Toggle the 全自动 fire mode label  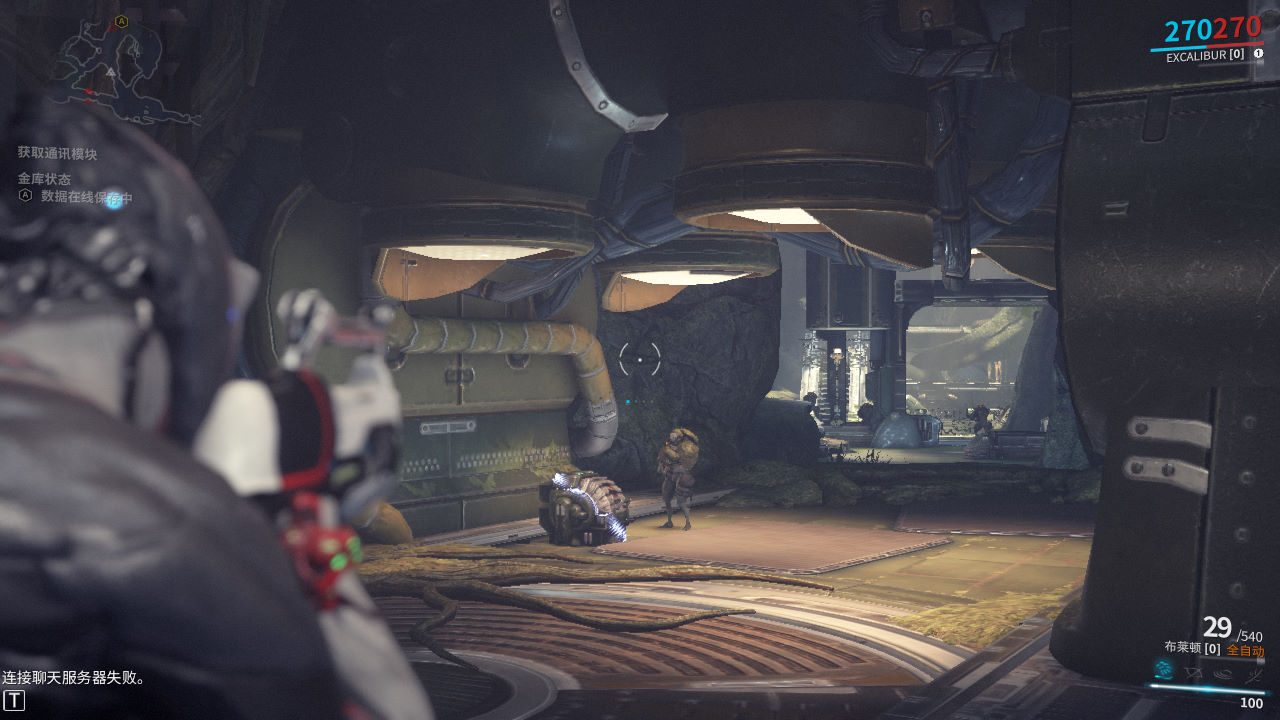click(x=1245, y=651)
